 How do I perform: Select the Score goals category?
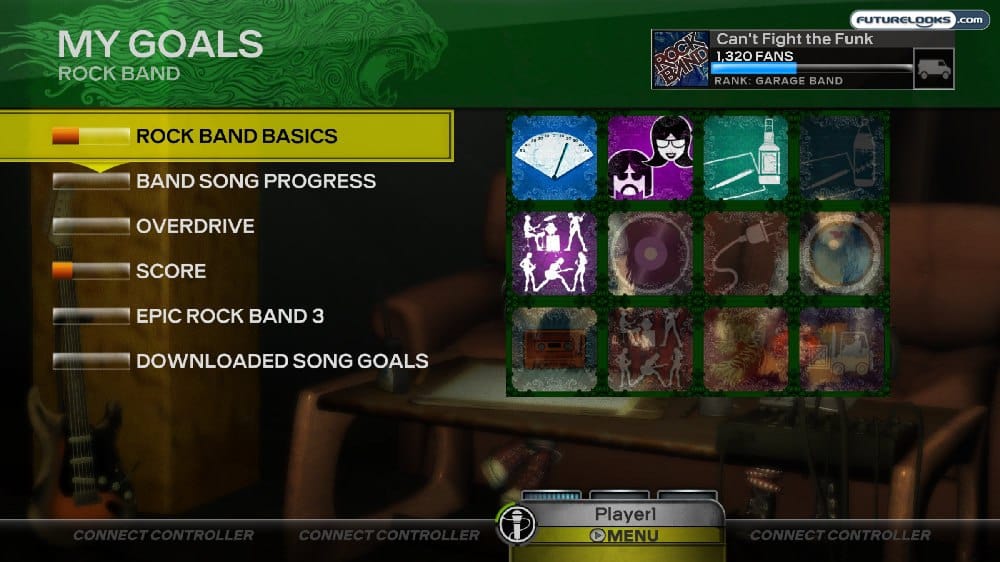coord(171,271)
